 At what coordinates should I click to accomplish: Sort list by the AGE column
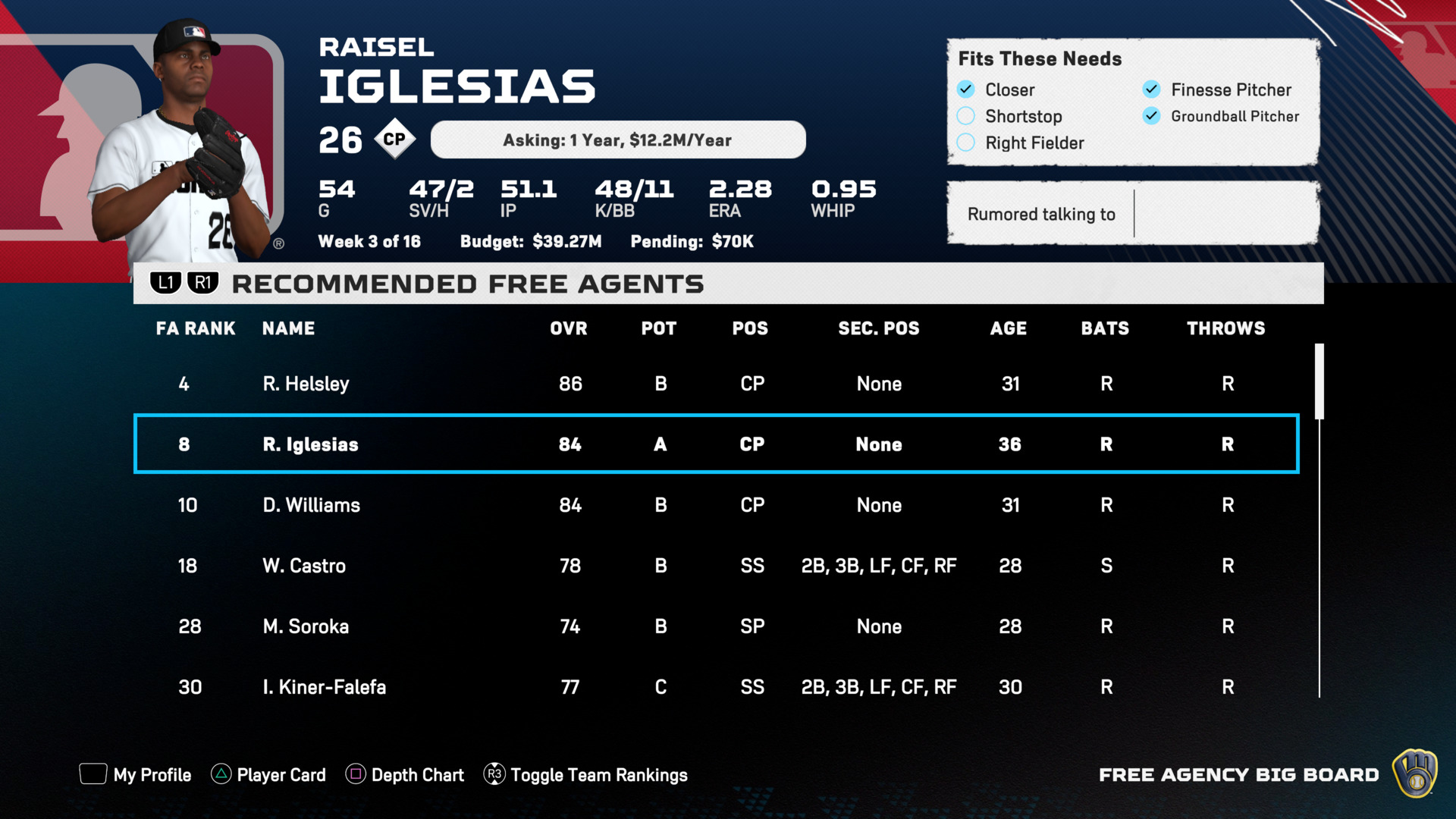click(1008, 328)
